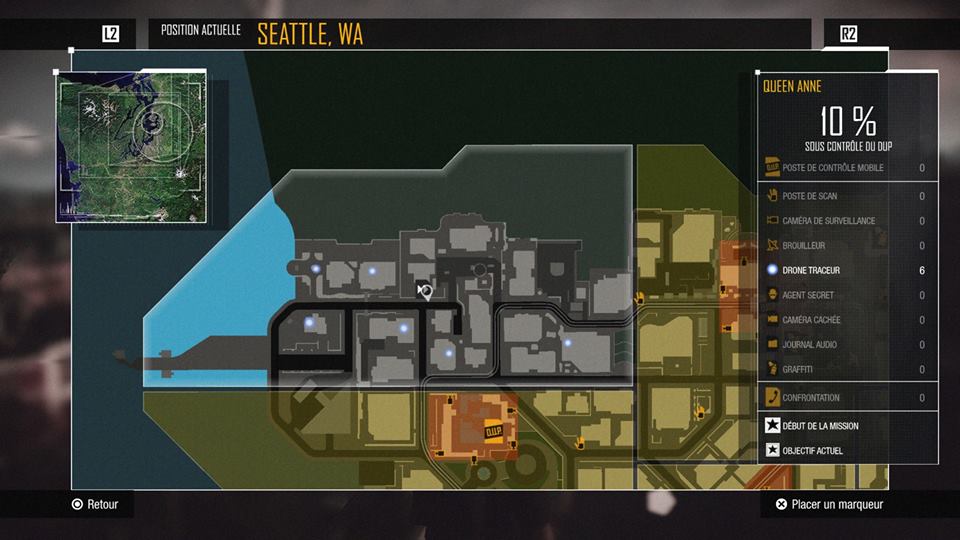Click the D.U.P. command post map marker
This screenshot has height=540, width=960.
click(492, 432)
